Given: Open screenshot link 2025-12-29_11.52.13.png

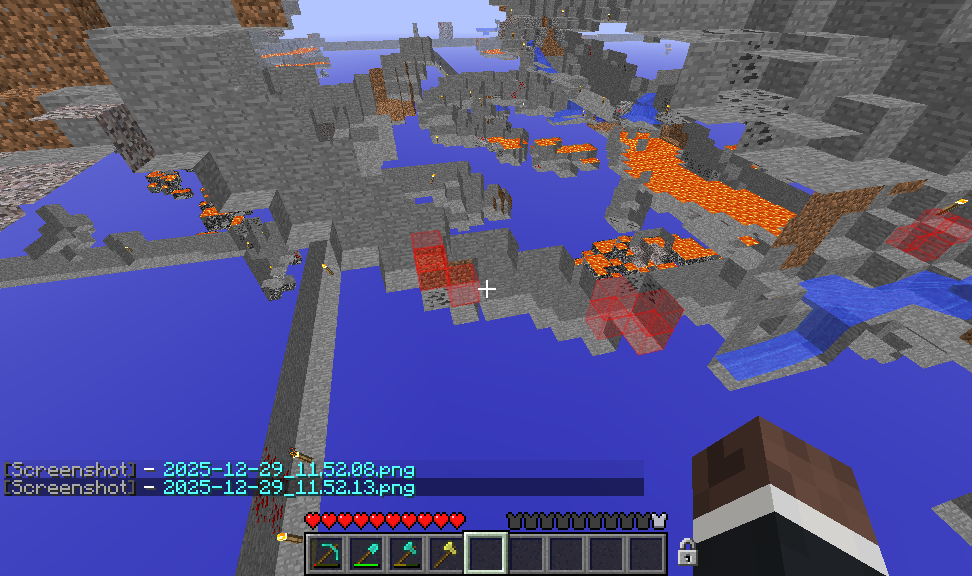Looking at the screenshot, I should [288, 487].
